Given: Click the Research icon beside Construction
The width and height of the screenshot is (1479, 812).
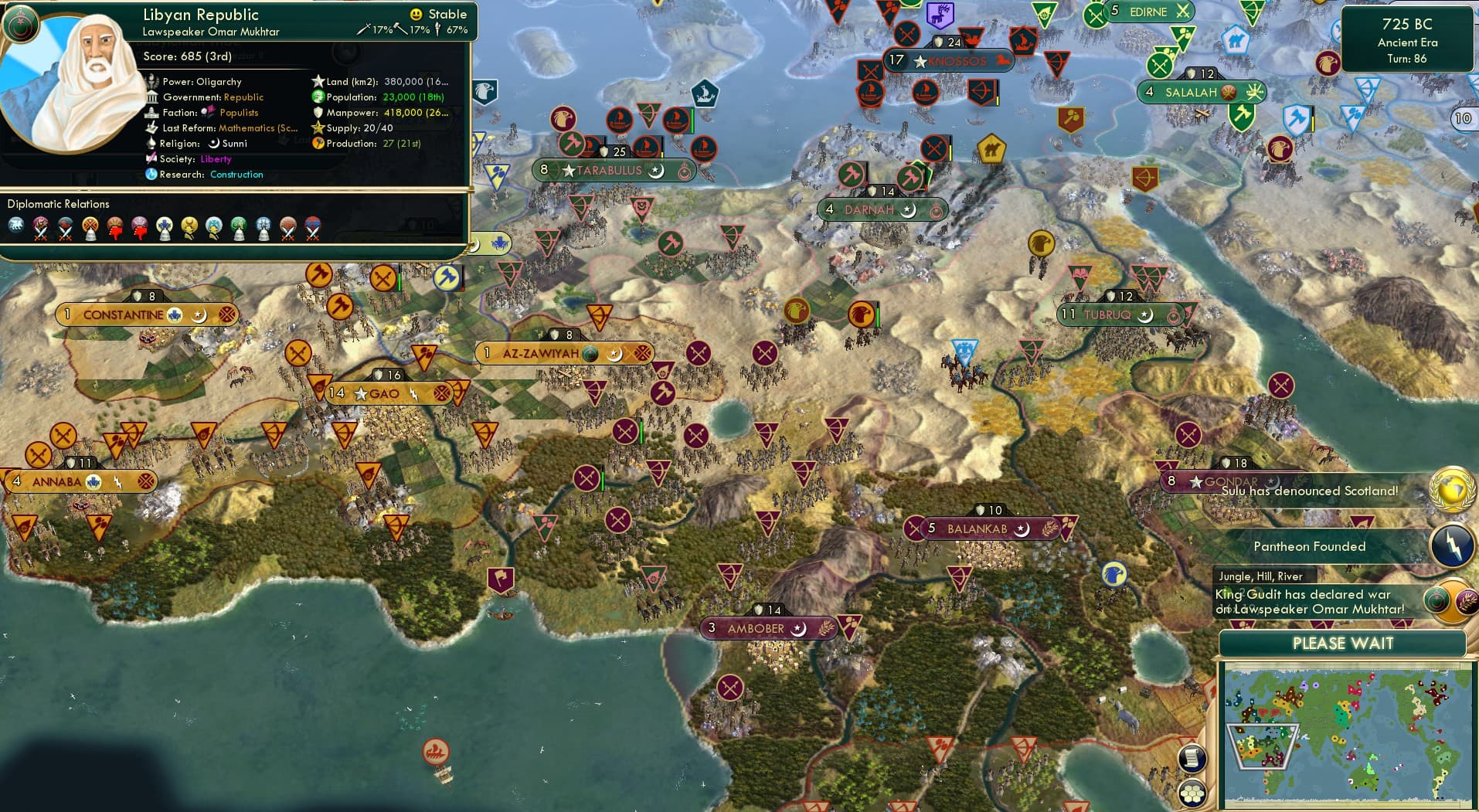Looking at the screenshot, I should (151, 175).
